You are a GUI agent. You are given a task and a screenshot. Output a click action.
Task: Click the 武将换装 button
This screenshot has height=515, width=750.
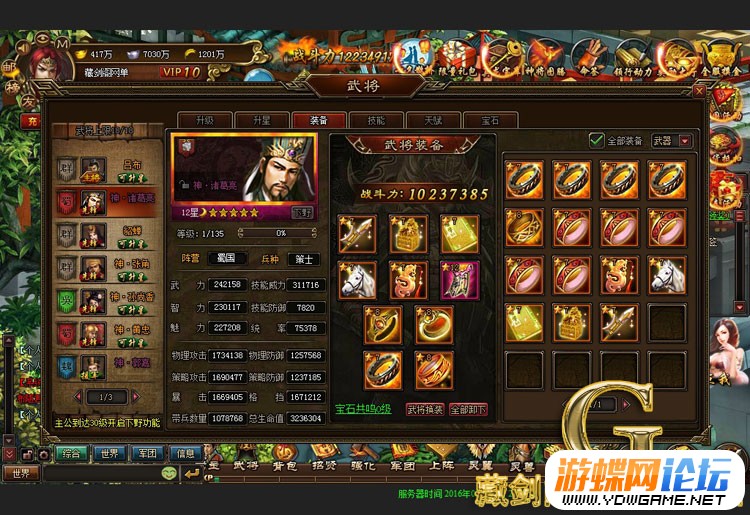(424, 409)
